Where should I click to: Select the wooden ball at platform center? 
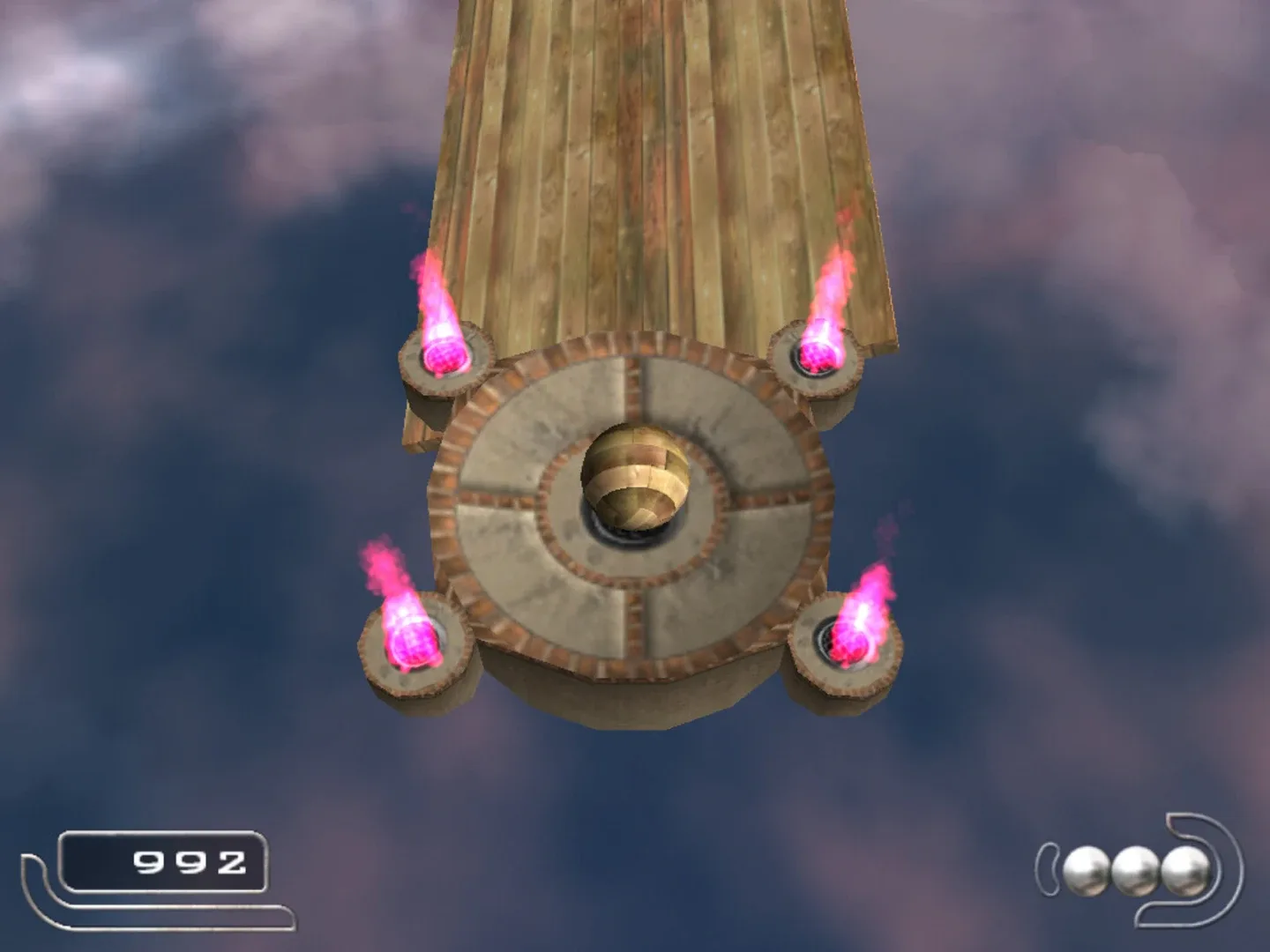(x=637, y=476)
